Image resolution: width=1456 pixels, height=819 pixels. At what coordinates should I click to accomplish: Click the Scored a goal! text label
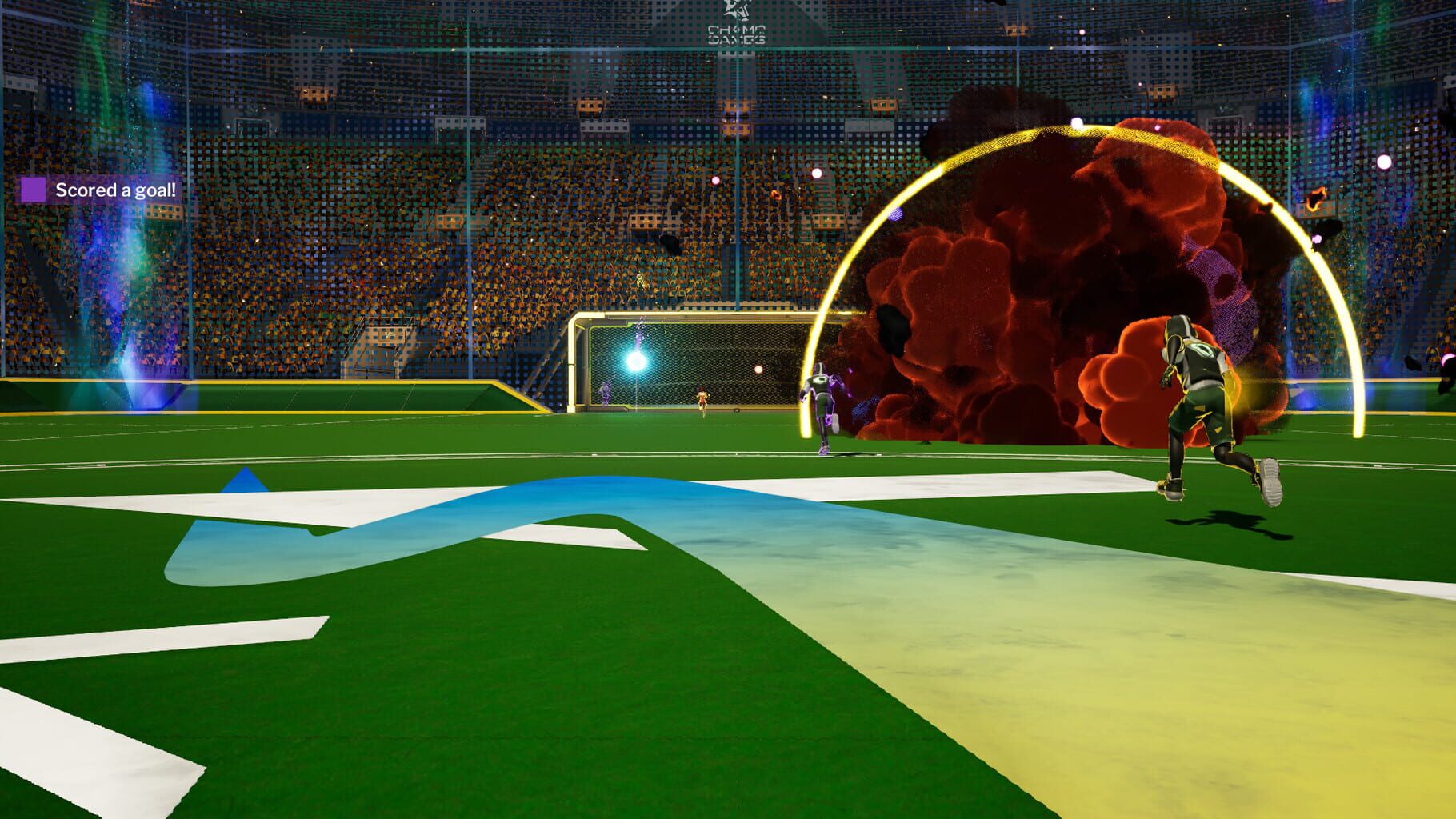pos(116,191)
